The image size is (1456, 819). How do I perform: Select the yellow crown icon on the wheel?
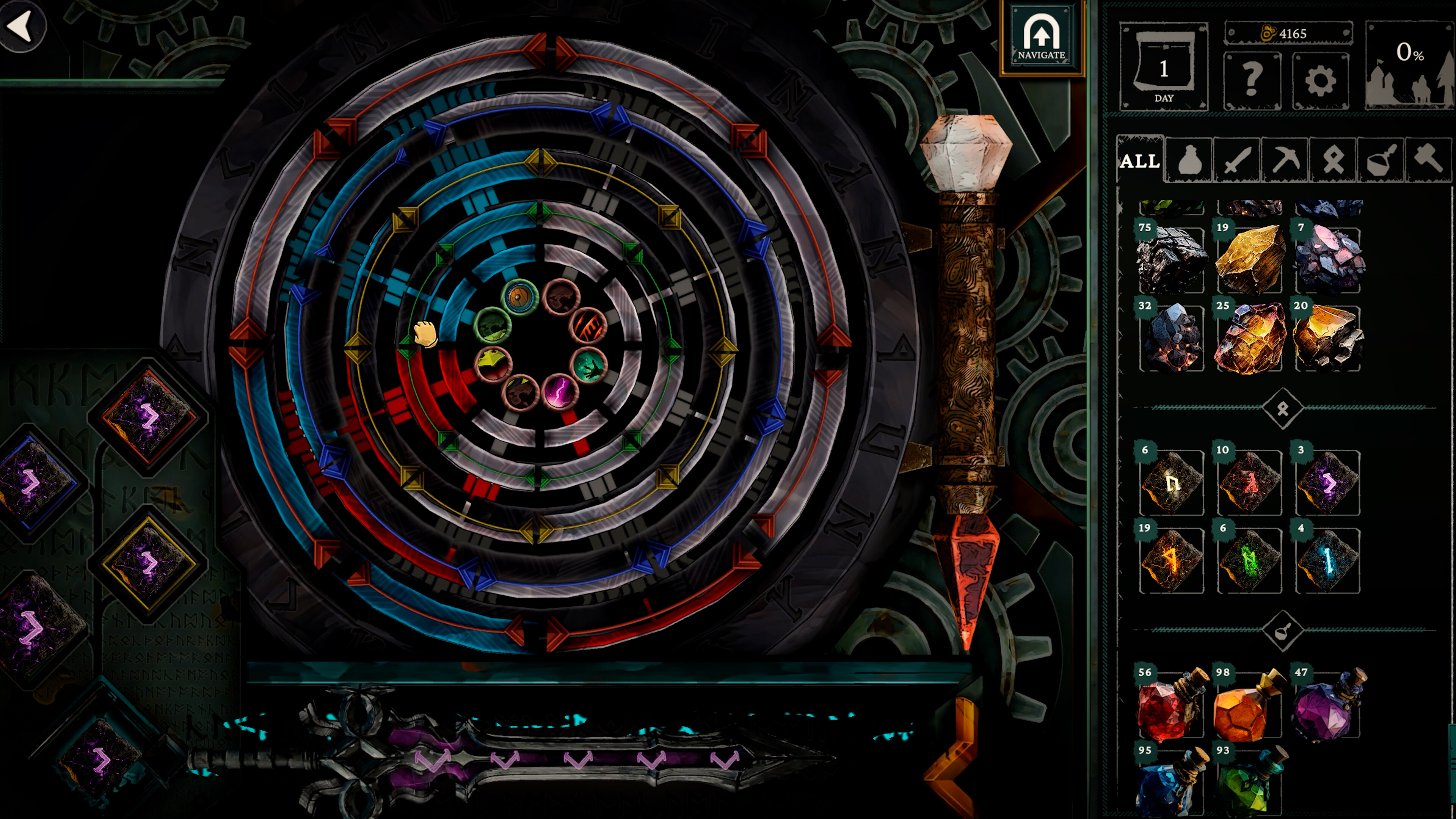pyautogui.click(x=493, y=364)
